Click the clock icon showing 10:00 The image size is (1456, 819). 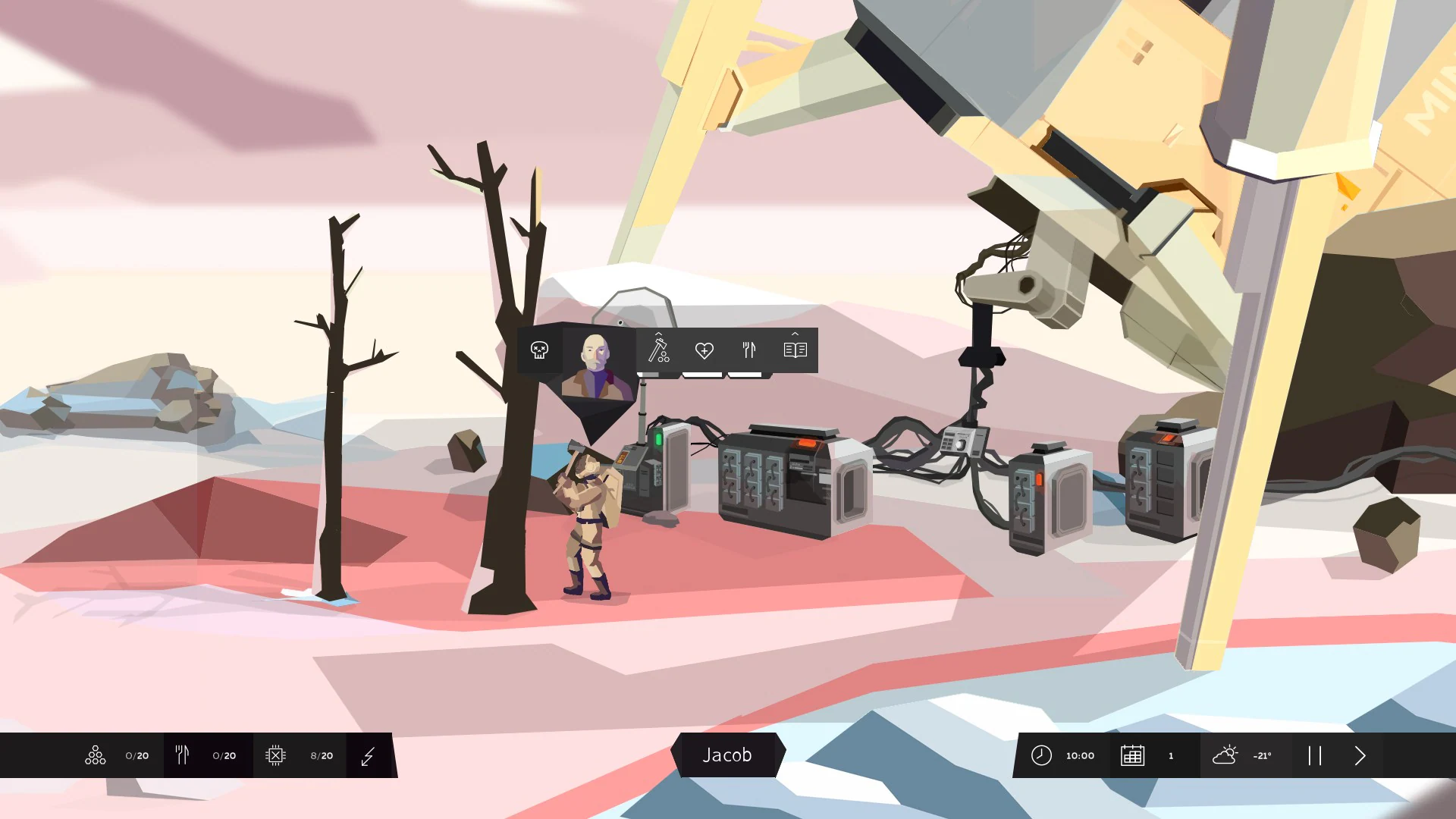1062,755
